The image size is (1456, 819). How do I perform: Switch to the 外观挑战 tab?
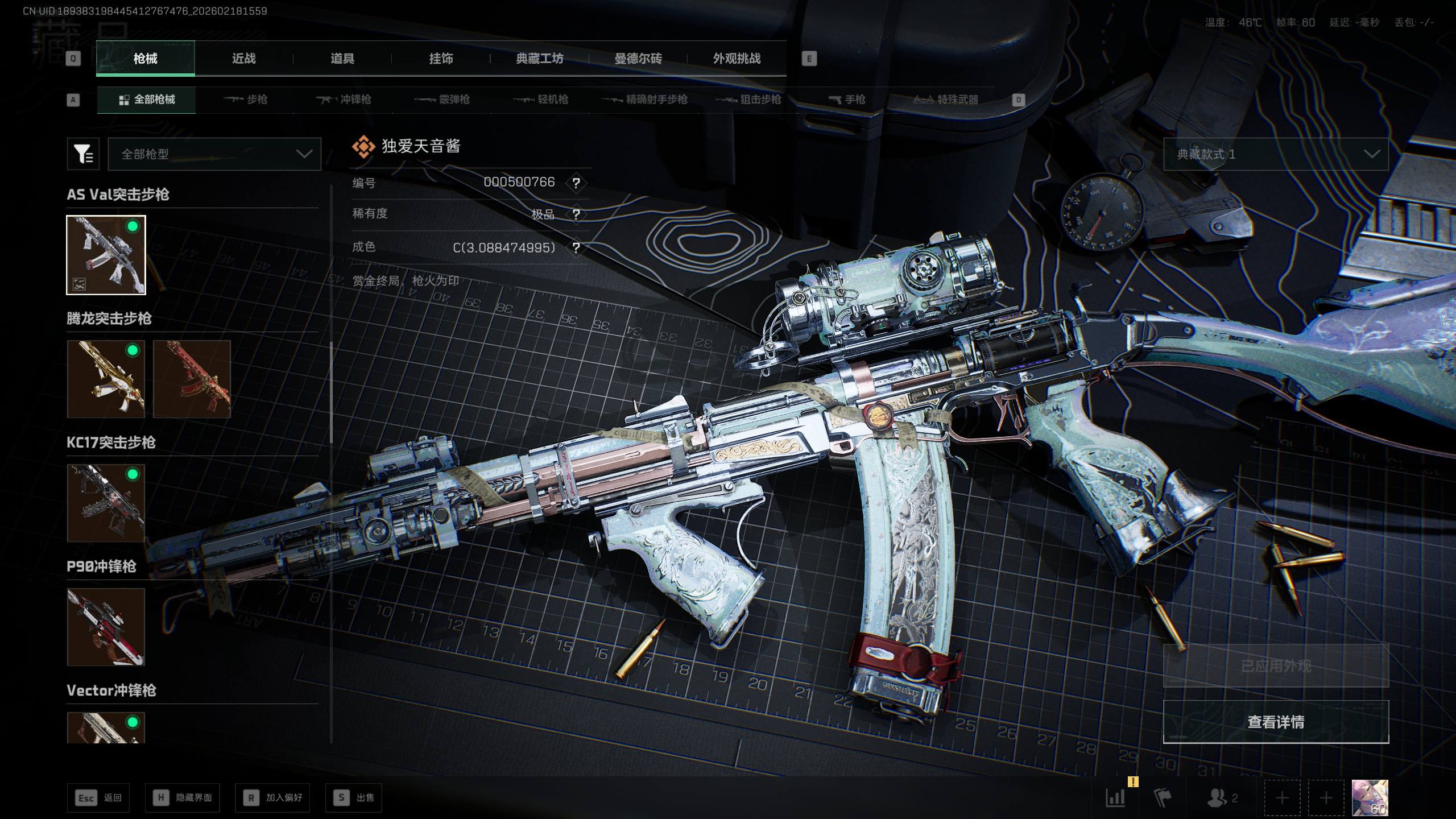tap(737, 59)
